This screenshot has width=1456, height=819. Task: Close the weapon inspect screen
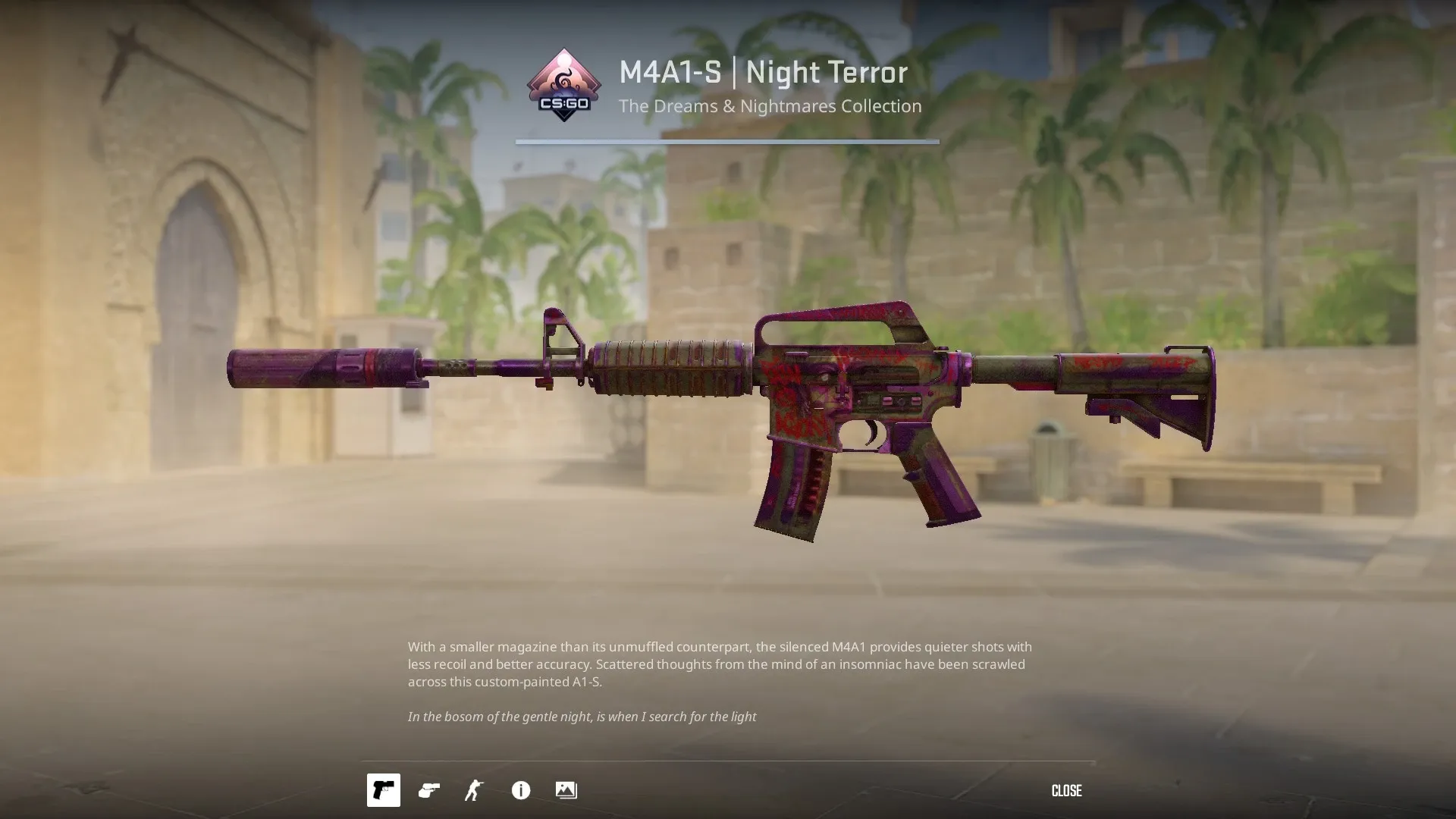point(1066,790)
